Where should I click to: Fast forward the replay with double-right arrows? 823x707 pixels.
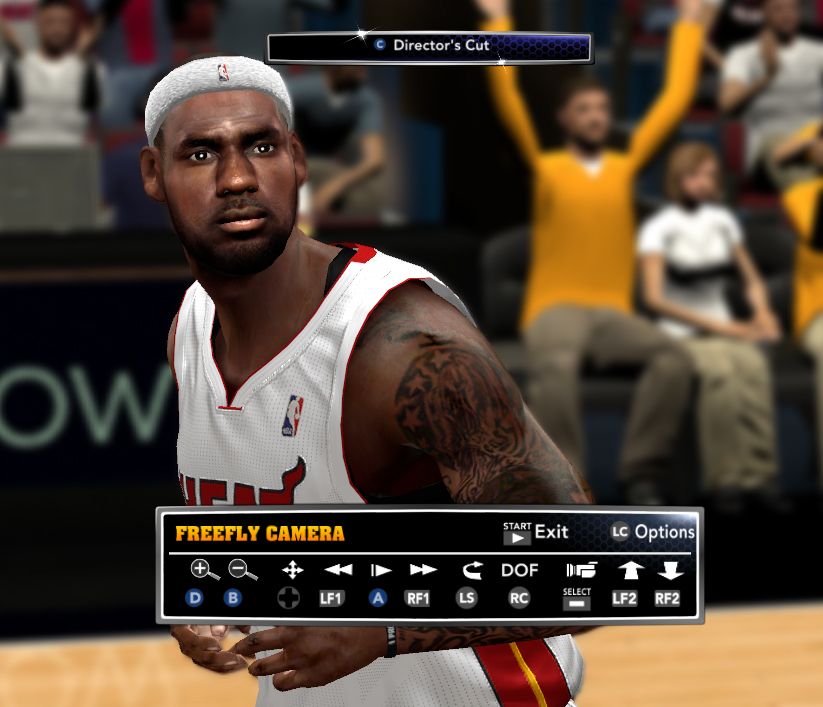[x=423, y=570]
